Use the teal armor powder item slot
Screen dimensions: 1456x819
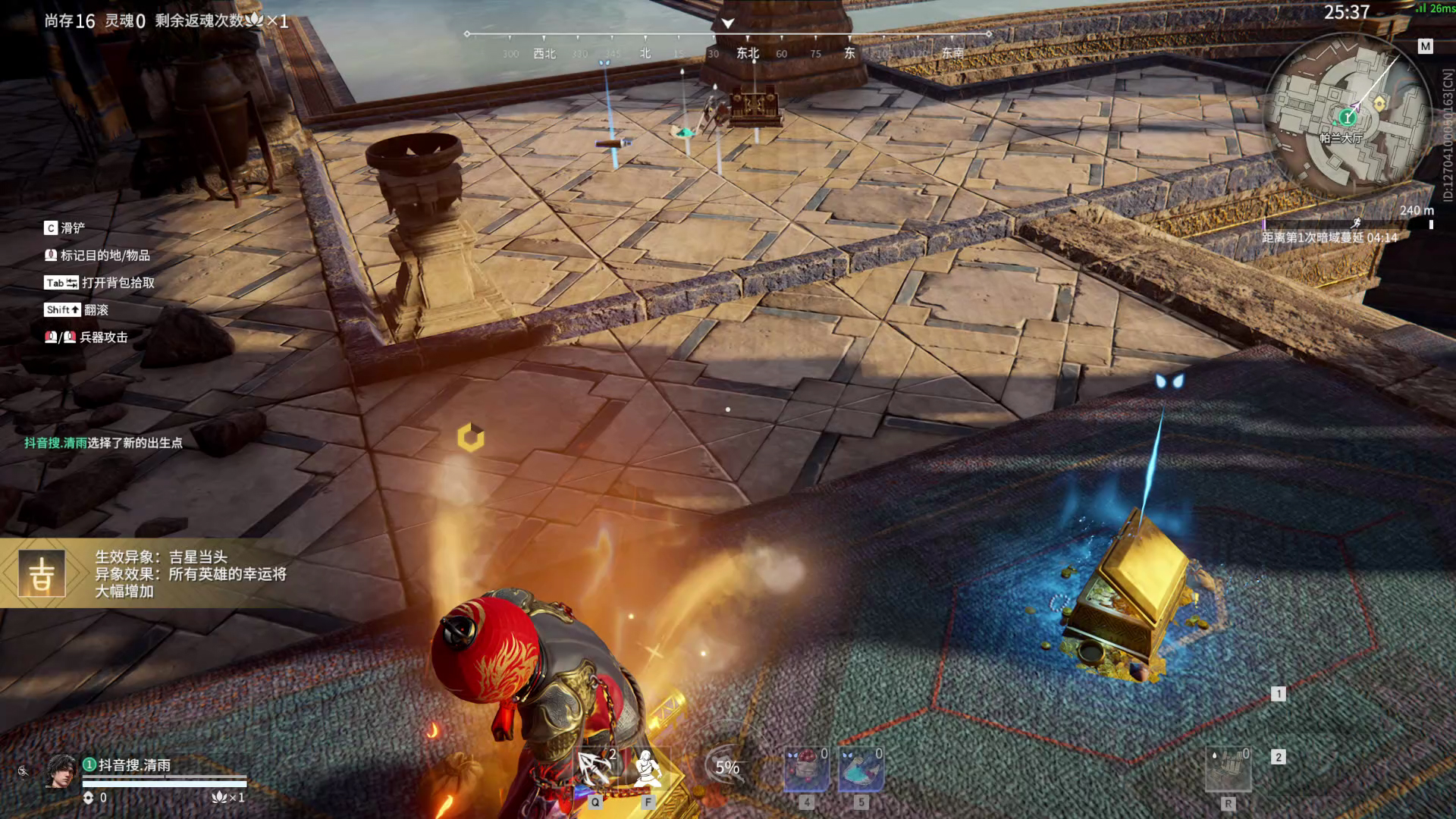click(861, 770)
